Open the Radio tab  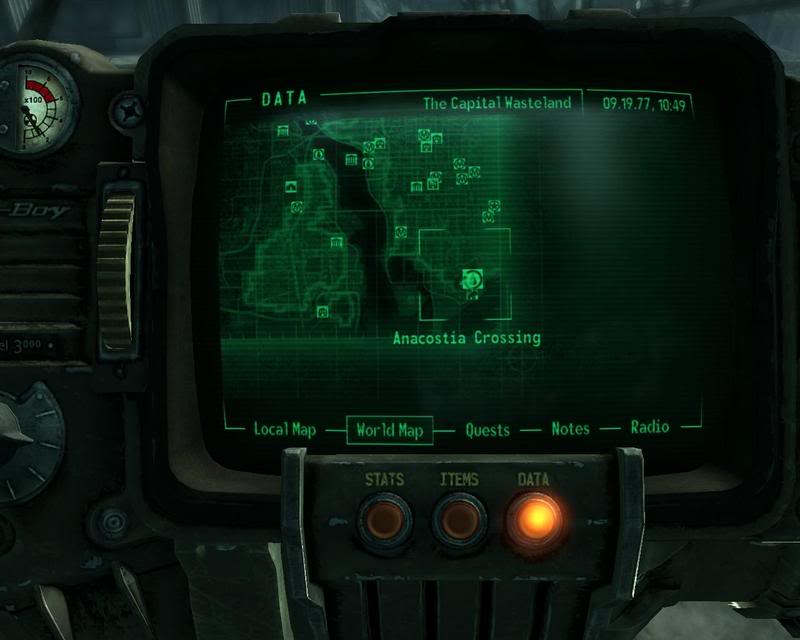649,428
